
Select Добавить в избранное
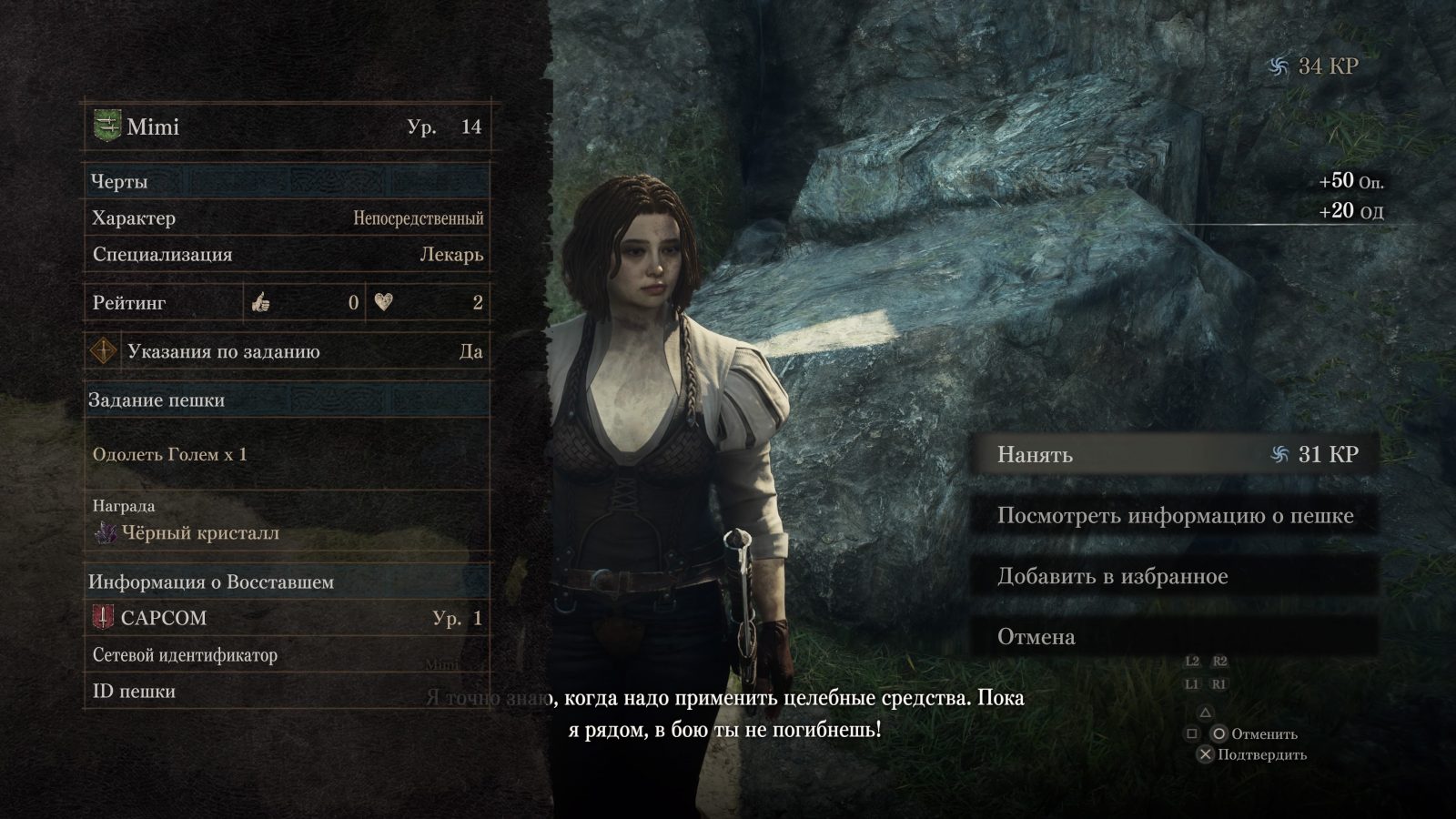click(1174, 576)
